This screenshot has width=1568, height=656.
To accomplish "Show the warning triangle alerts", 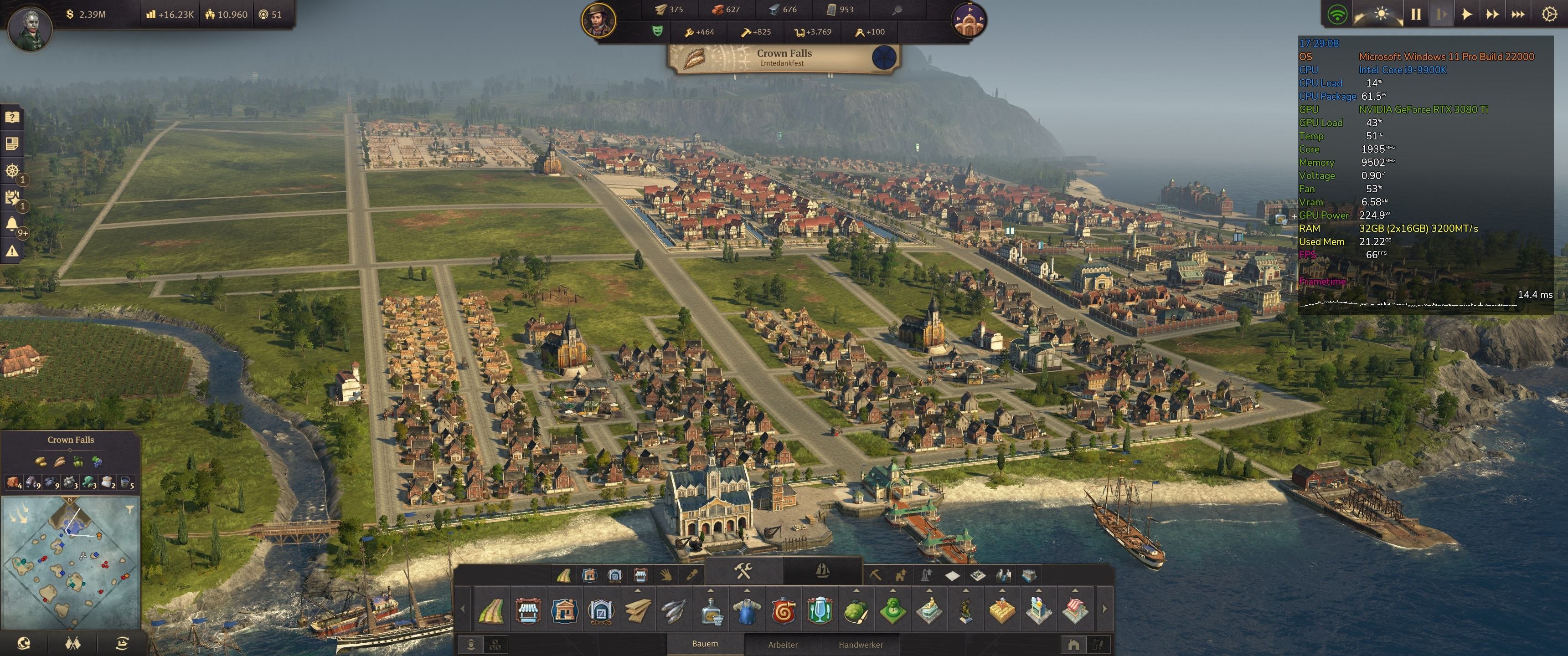I will click(x=11, y=251).
